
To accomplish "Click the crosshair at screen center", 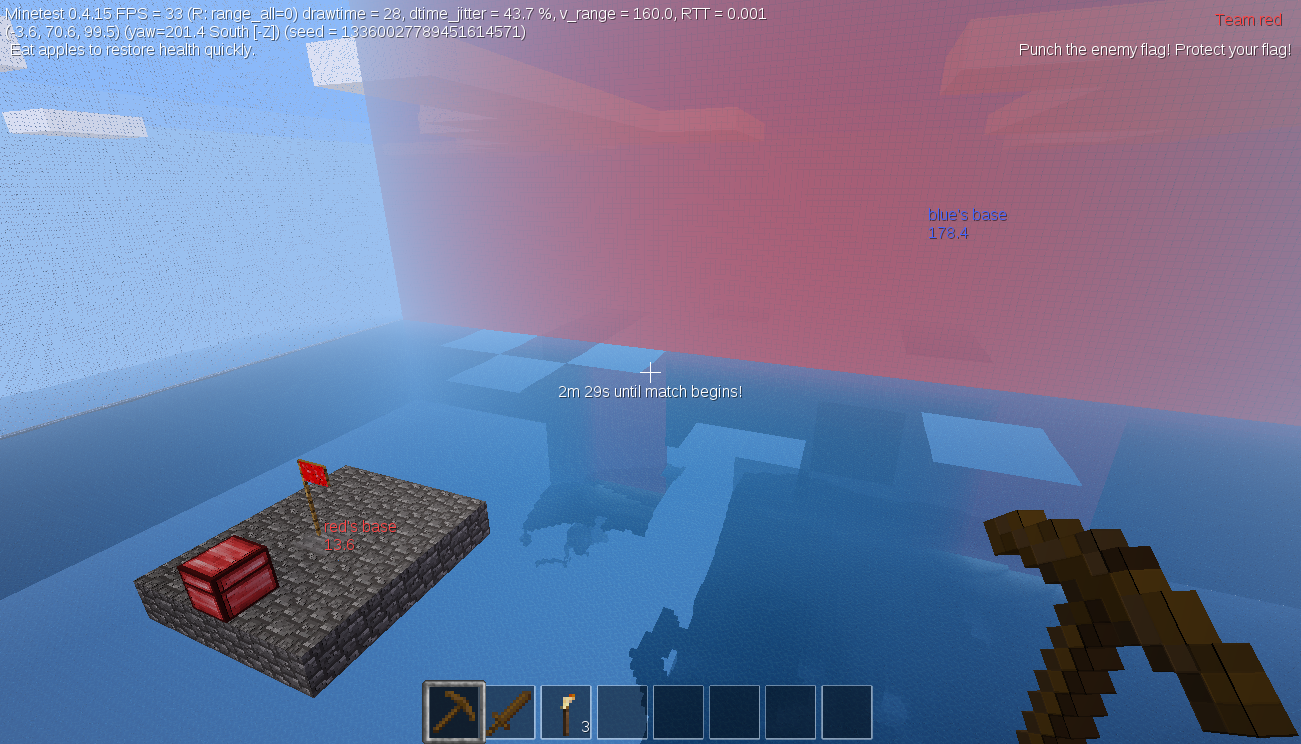I will [x=650, y=372].
